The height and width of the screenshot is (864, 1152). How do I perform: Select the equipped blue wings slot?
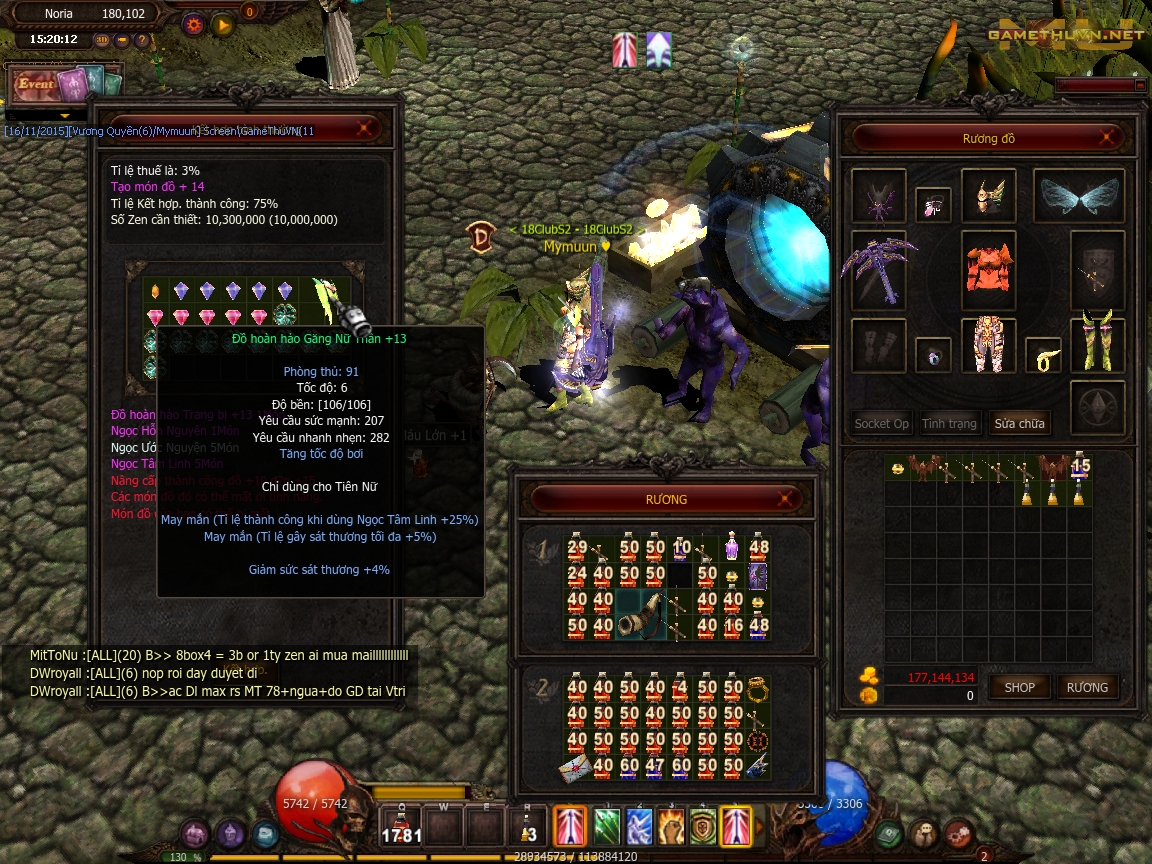1078,197
